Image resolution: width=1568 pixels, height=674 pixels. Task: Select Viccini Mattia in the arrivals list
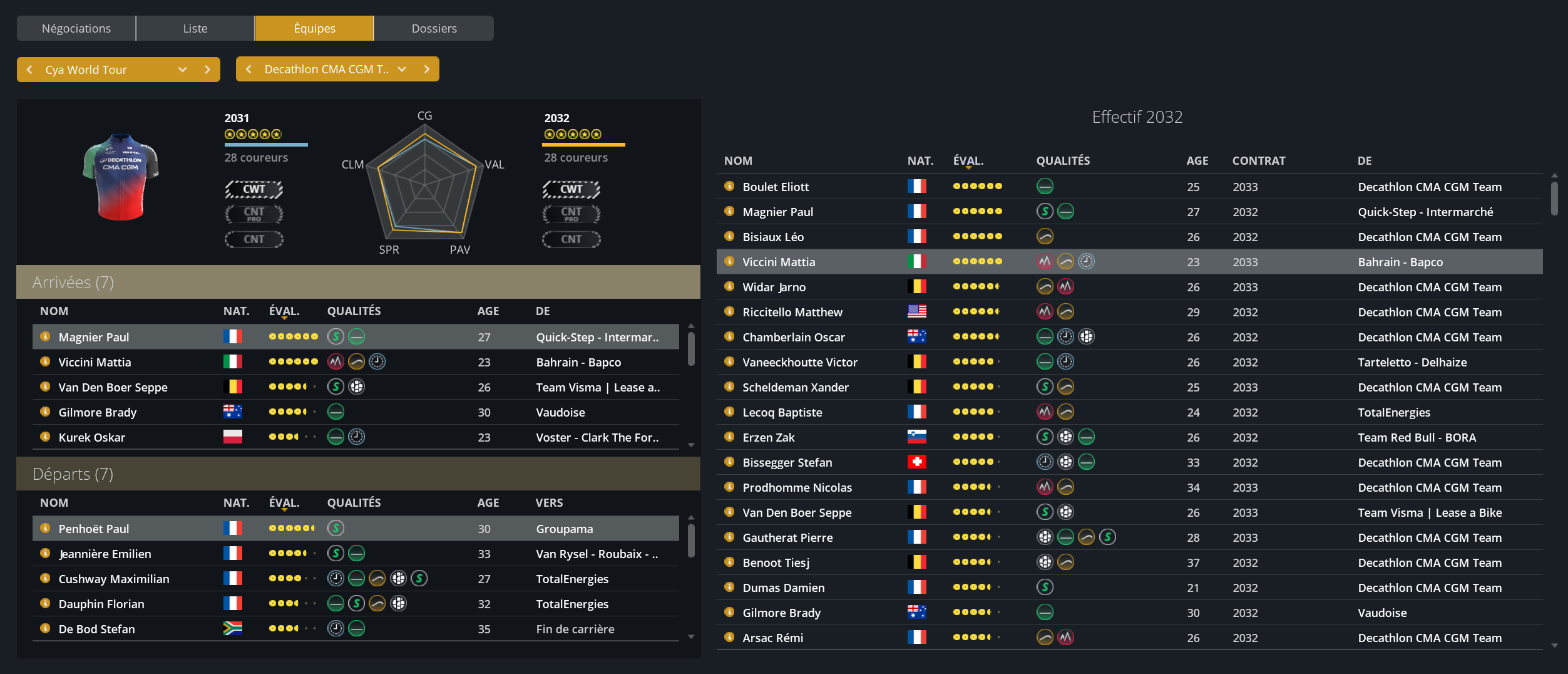point(95,362)
